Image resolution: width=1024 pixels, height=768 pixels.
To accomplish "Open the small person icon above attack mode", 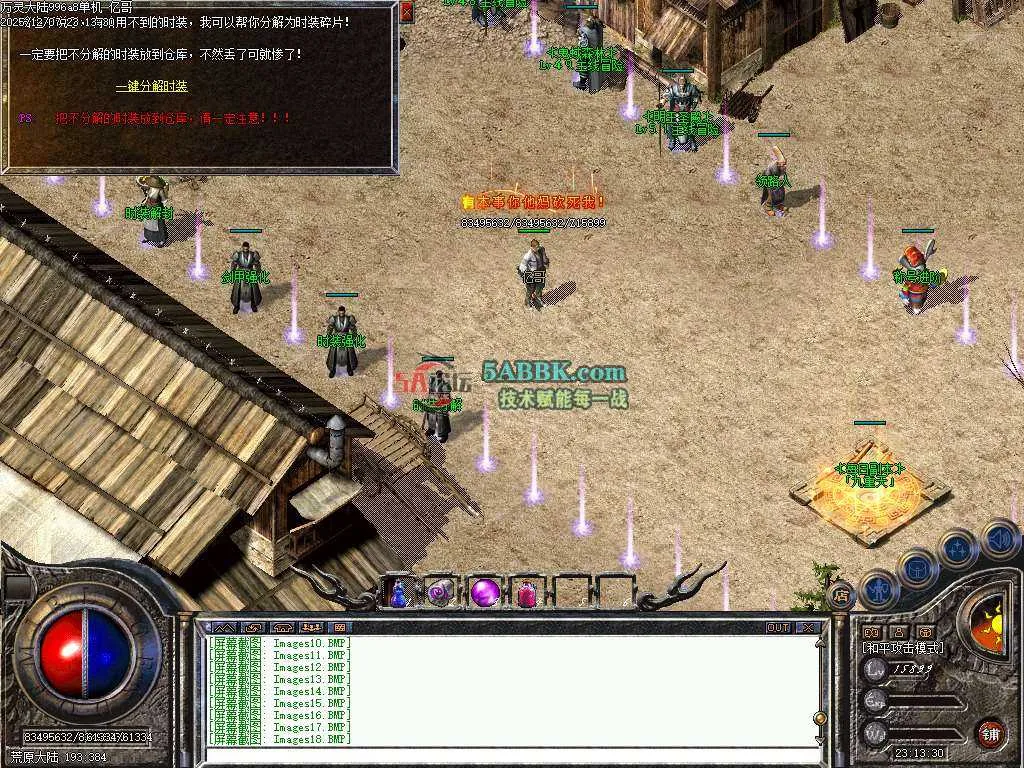I will click(898, 632).
